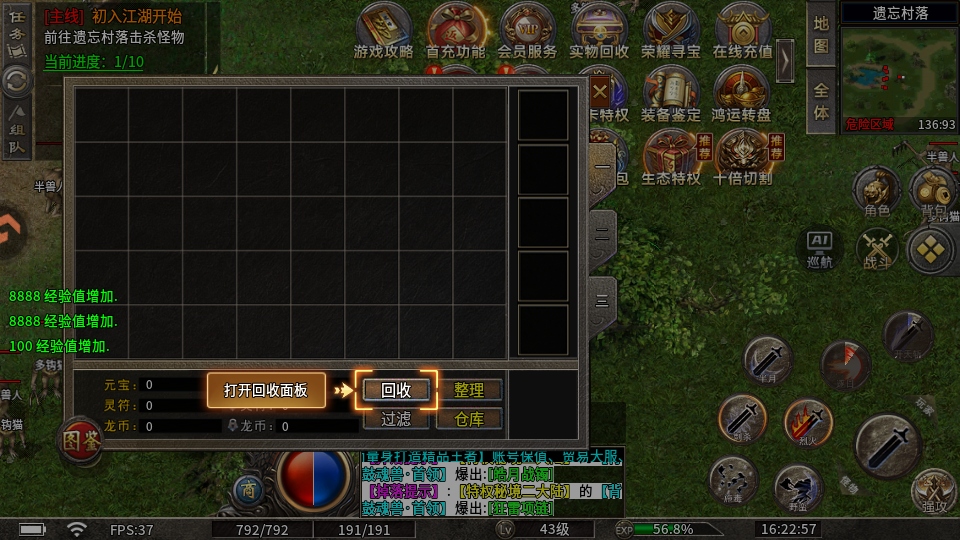Open 装备鉴定 equipment appraisal
Image resolution: width=960 pixels, height=540 pixels.
click(670, 95)
